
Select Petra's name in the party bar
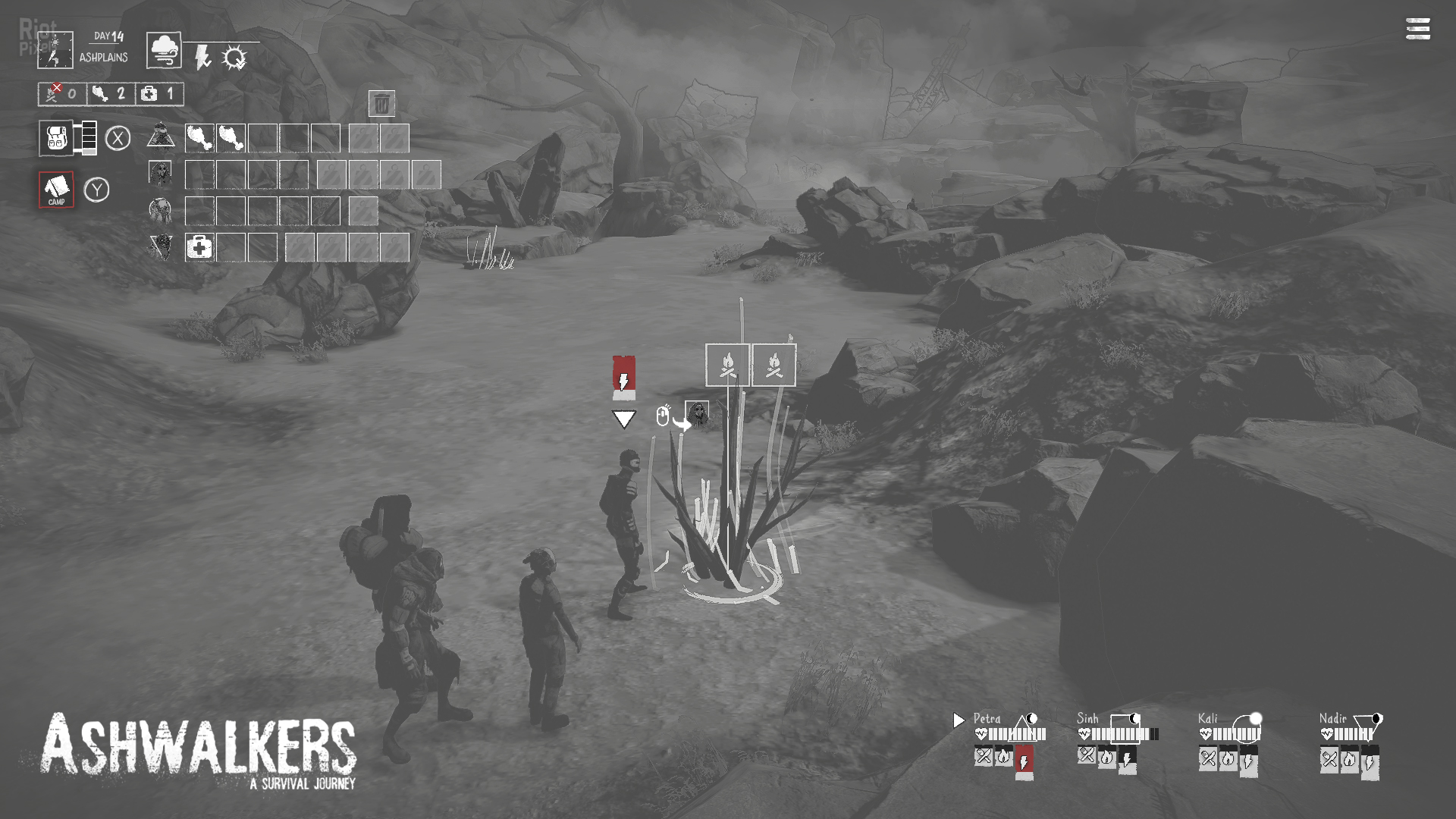coord(987,718)
